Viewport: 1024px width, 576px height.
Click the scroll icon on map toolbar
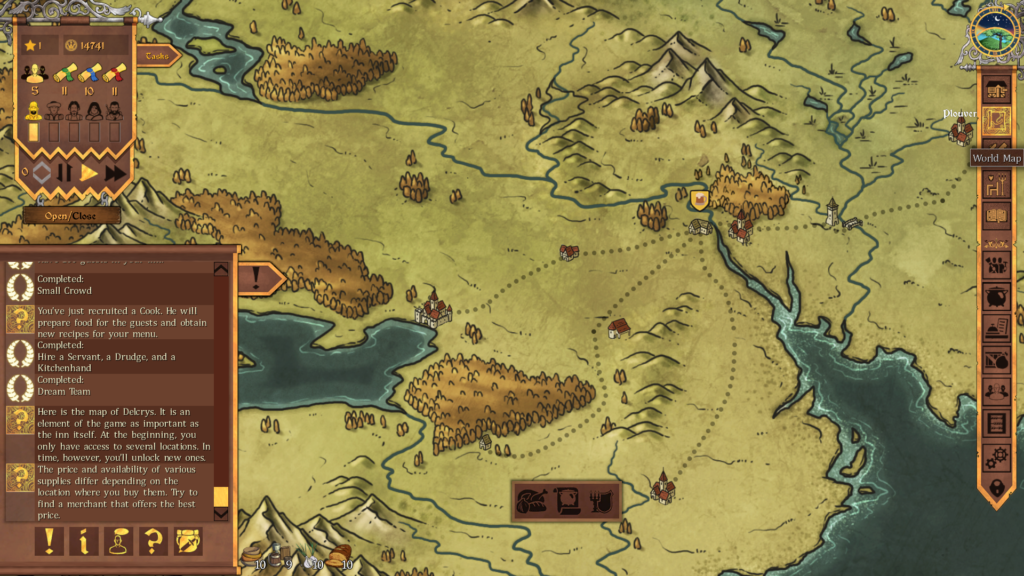(x=566, y=499)
